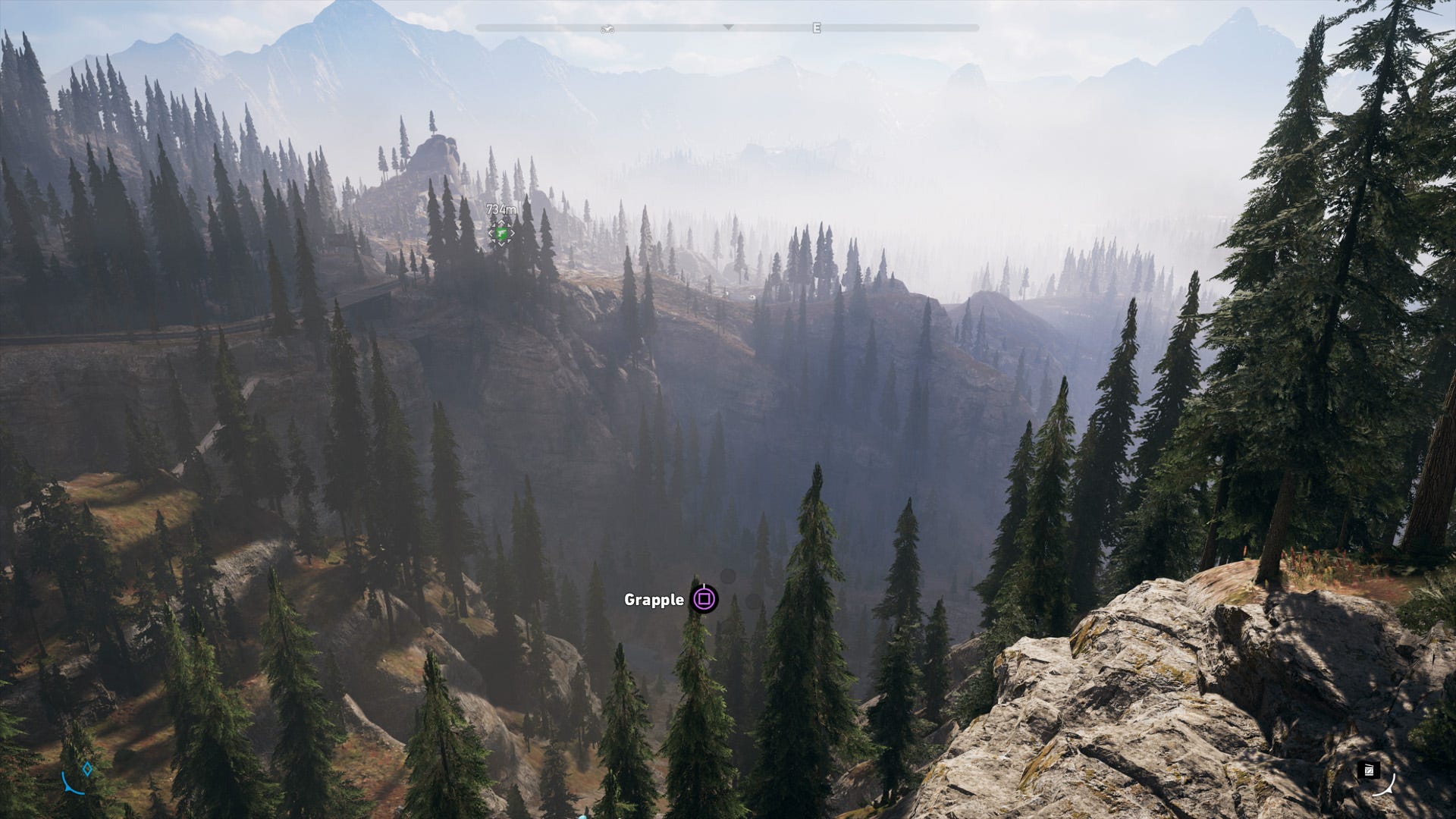Click the E cardinal marker on the compass strip

pos(817,27)
